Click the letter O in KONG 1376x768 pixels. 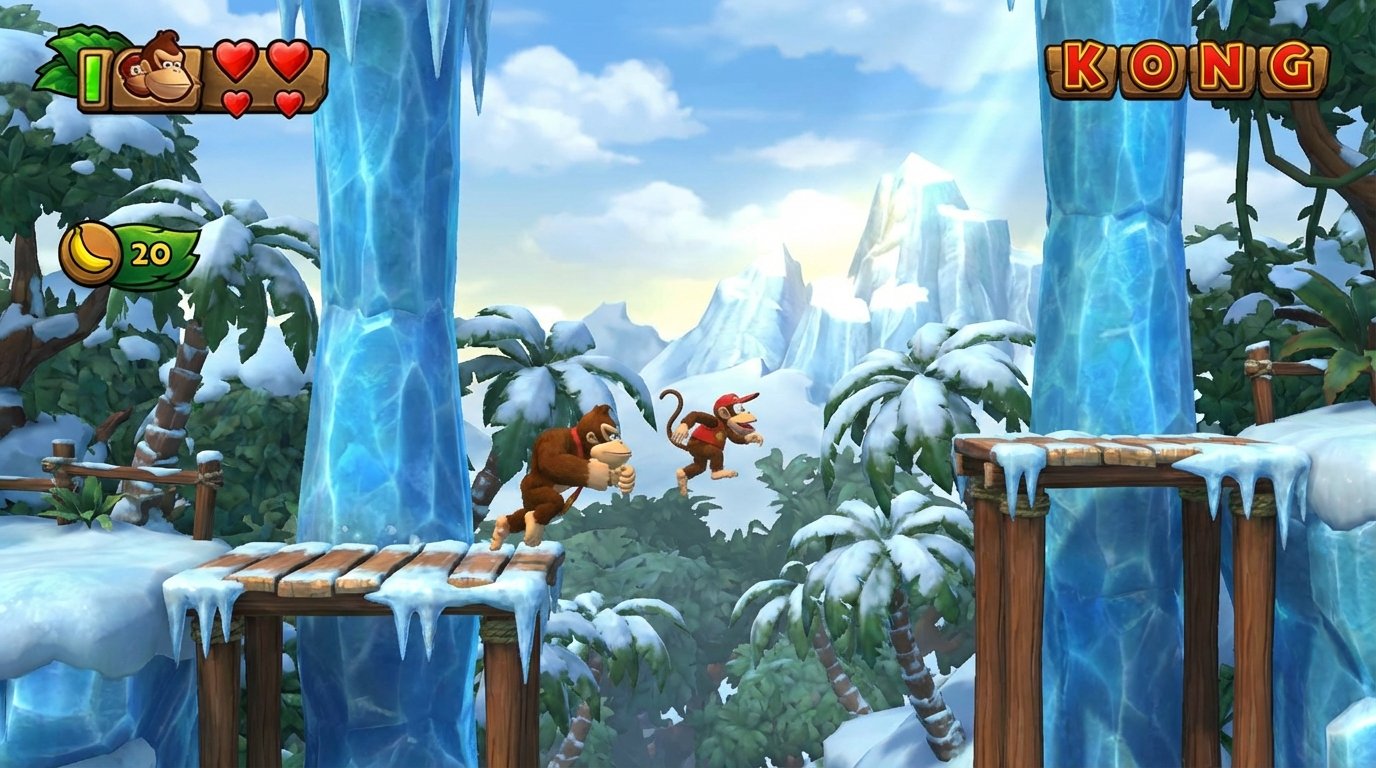[1155, 65]
